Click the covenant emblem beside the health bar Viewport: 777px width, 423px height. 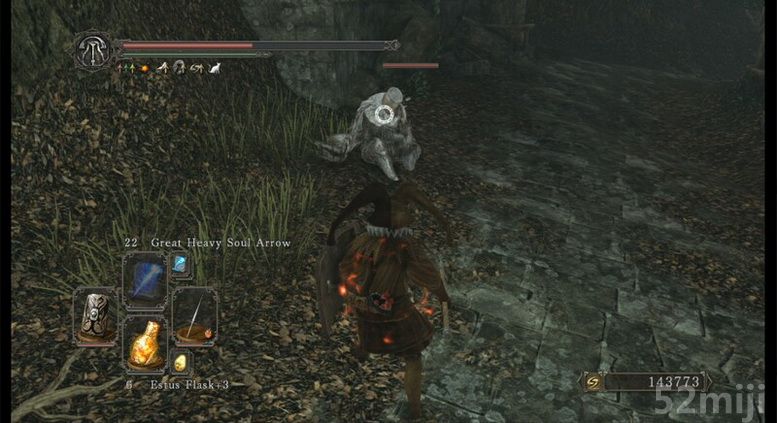pos(92,49)
